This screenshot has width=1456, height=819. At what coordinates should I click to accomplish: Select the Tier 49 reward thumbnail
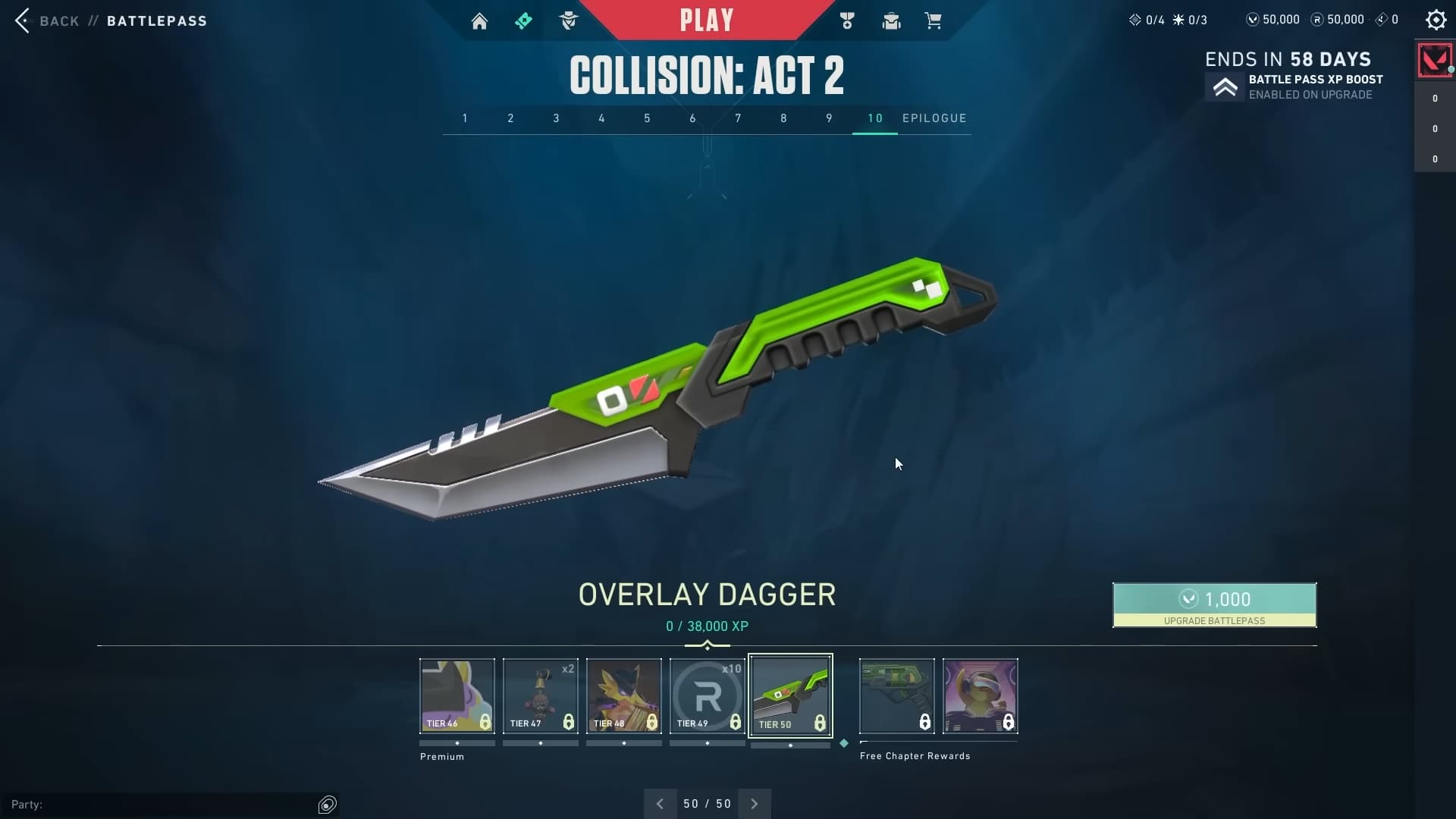[707, 695]
